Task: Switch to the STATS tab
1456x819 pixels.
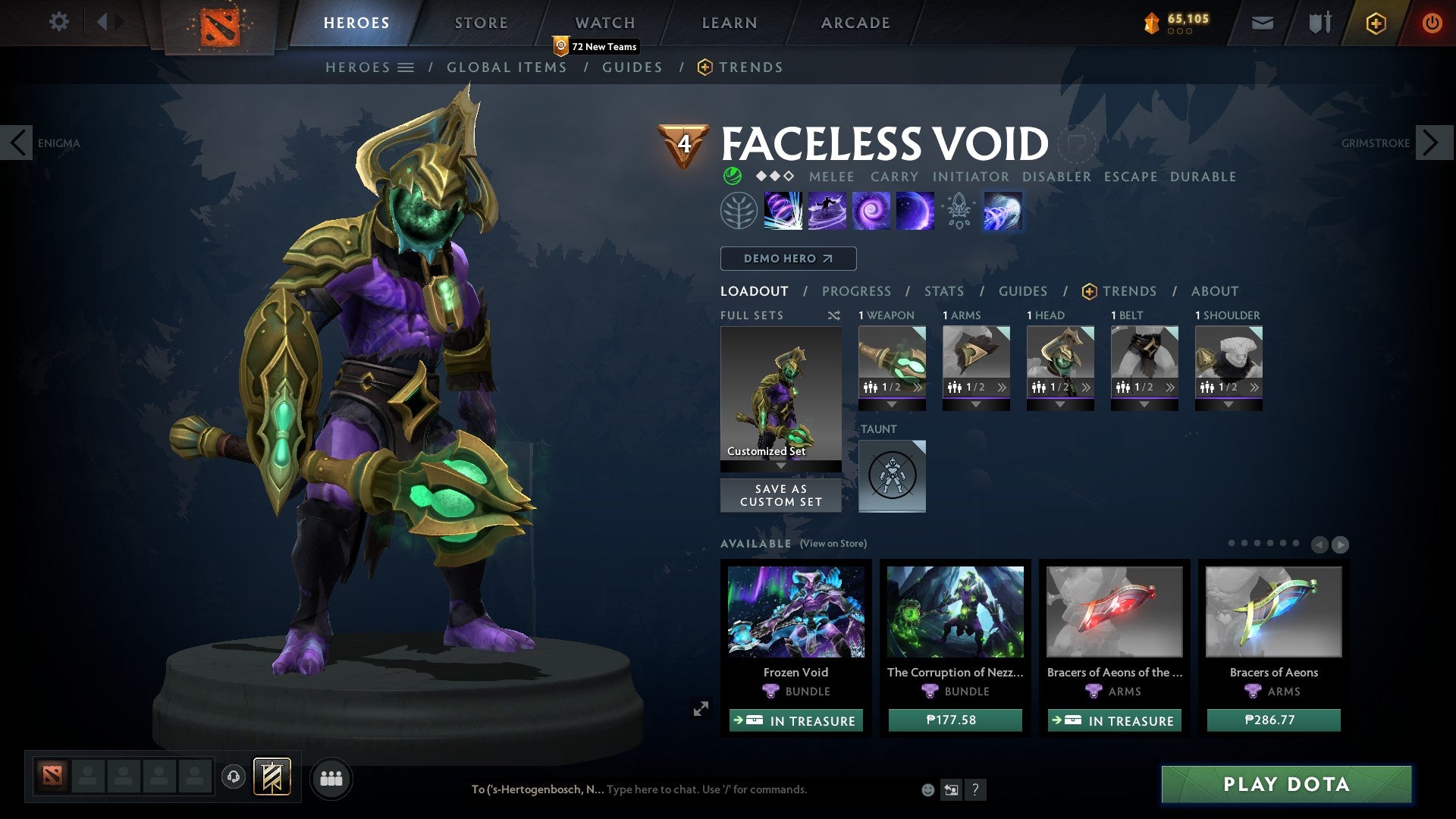Action: pyautogui.click(x=944, y=291)
